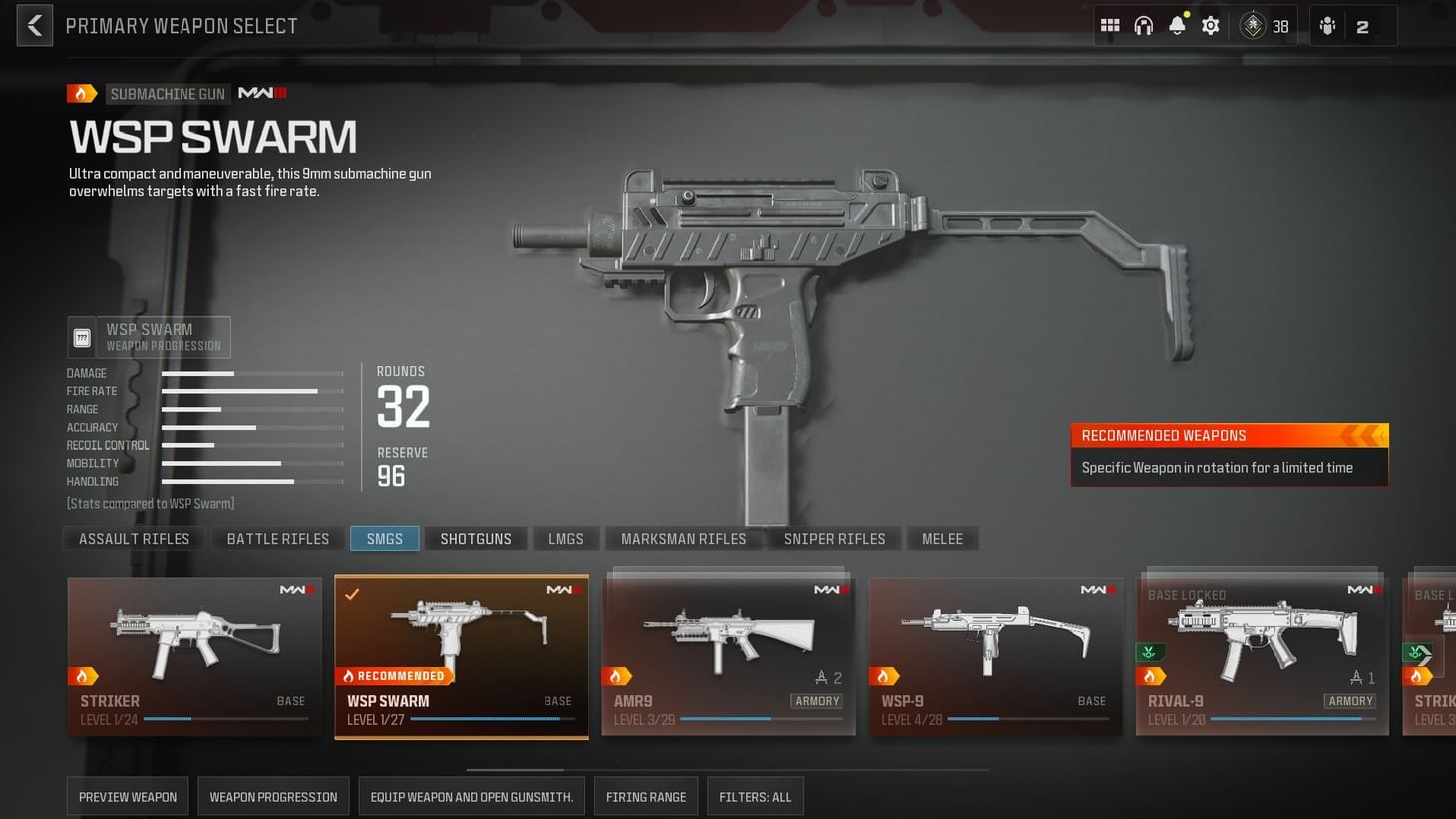Open notifications via the bell icon
The height and width of the screenshot is (819, 1456).
(1177, 25)
